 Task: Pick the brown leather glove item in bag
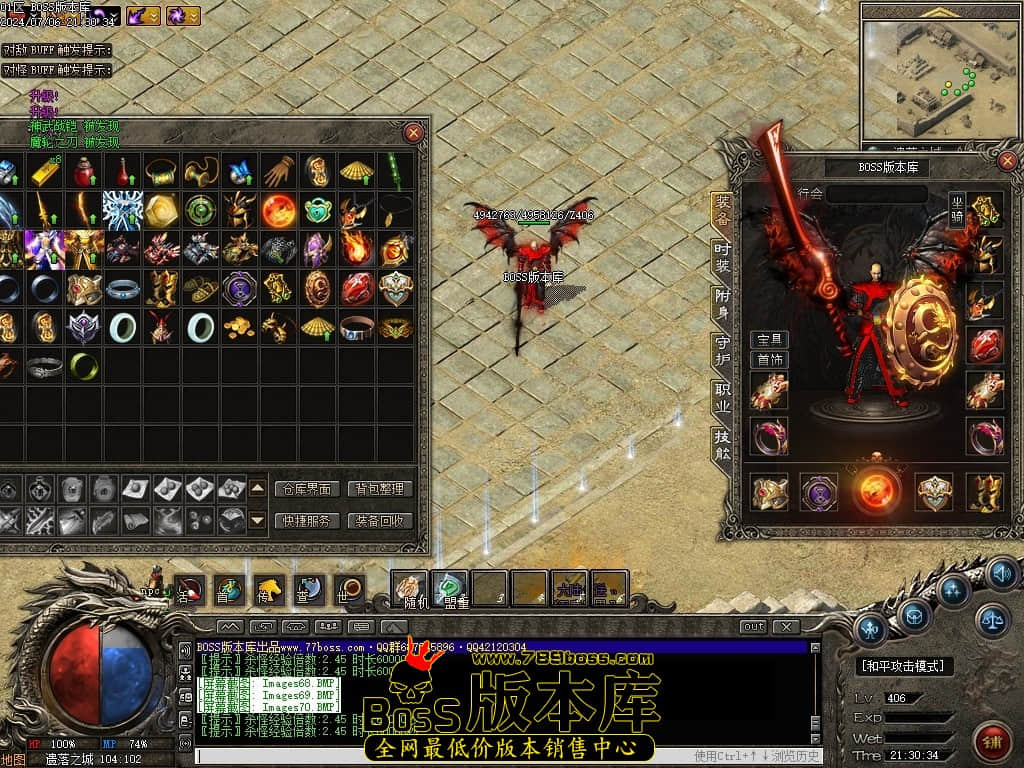pyautogui.click(x=279, y=171)
